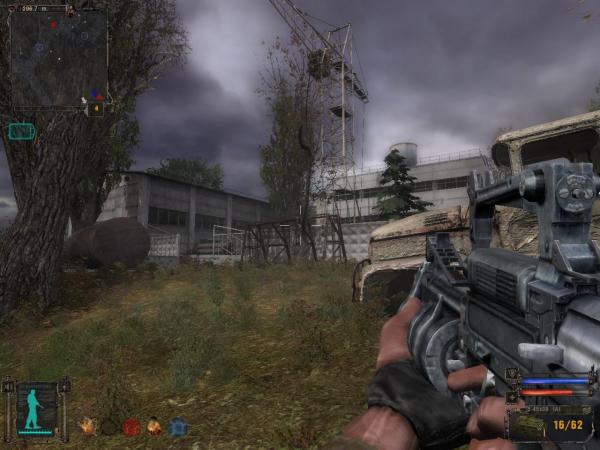
Task: Click the minimap in the corner
Action: pos(58,57)
